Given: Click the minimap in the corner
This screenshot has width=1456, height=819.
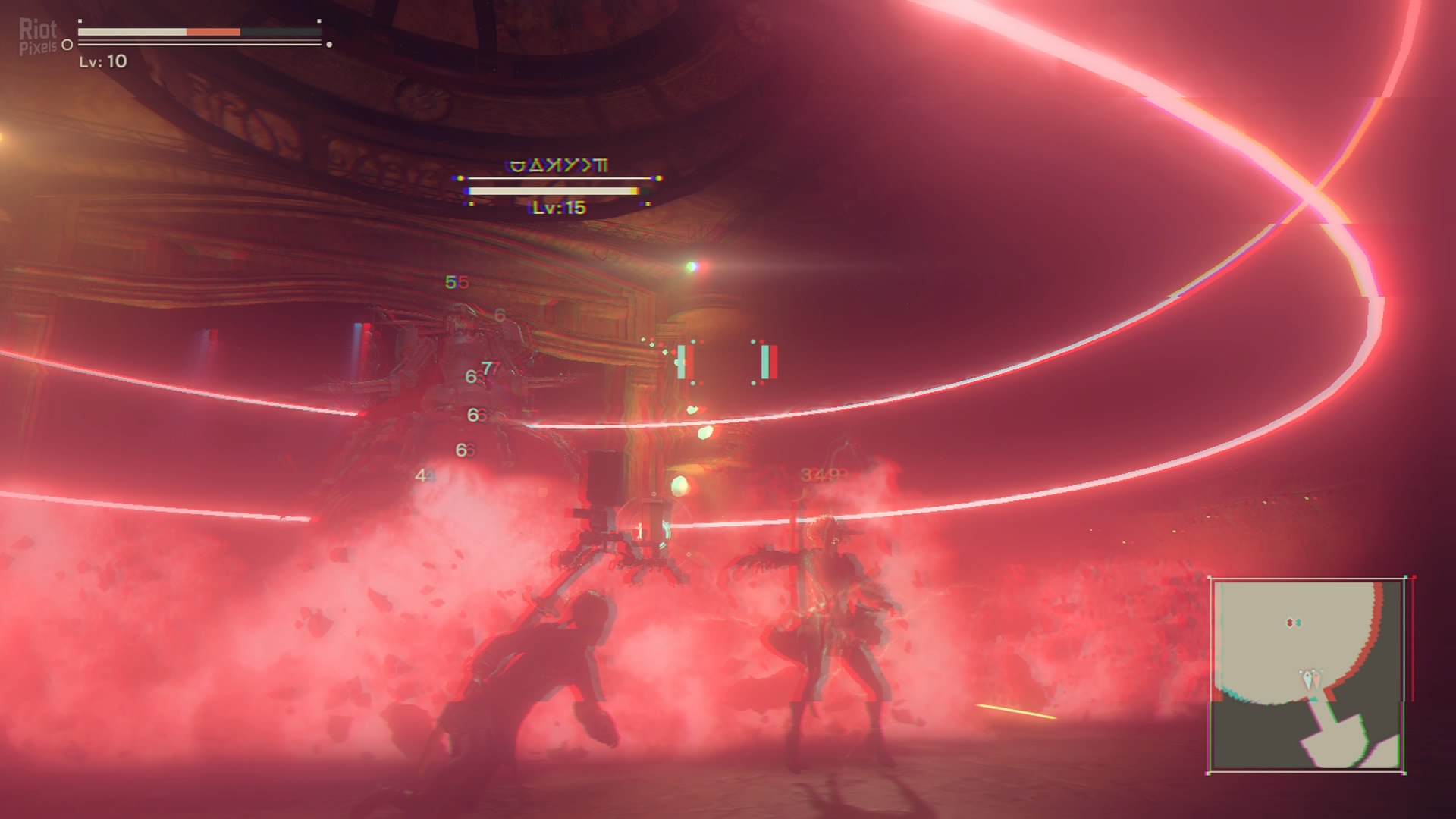Looking at the screenshot, I should (1307, 675).
